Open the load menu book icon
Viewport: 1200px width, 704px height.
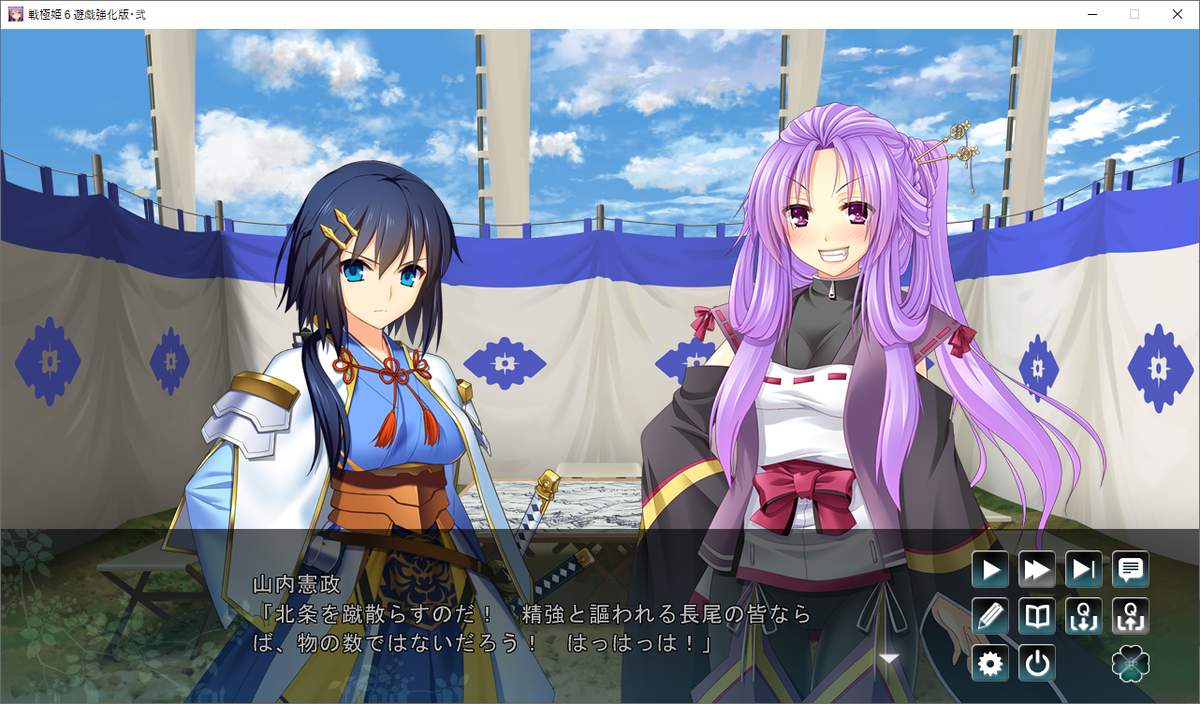pos(1037,616)
